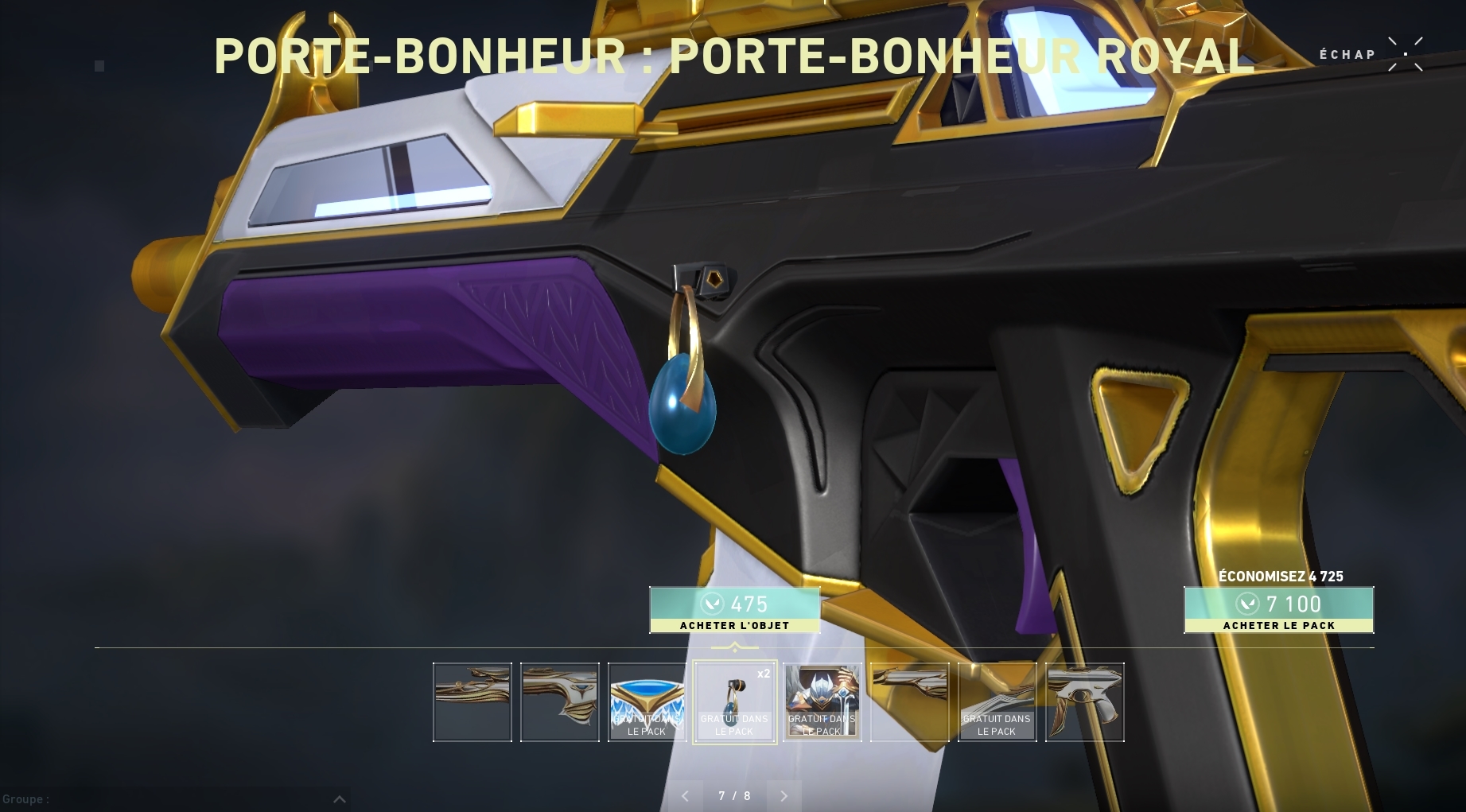Expand the Groupe panel arrow

tap(339, 799)
